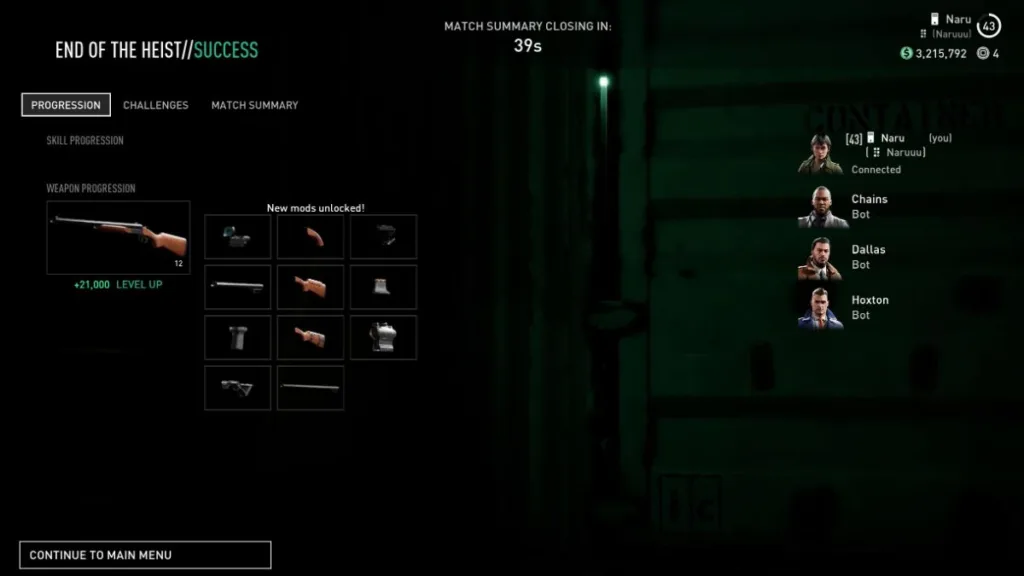Open the Match Summary tab
The height and width of the screenshot is (576, 1024).
tap(254, 105)
